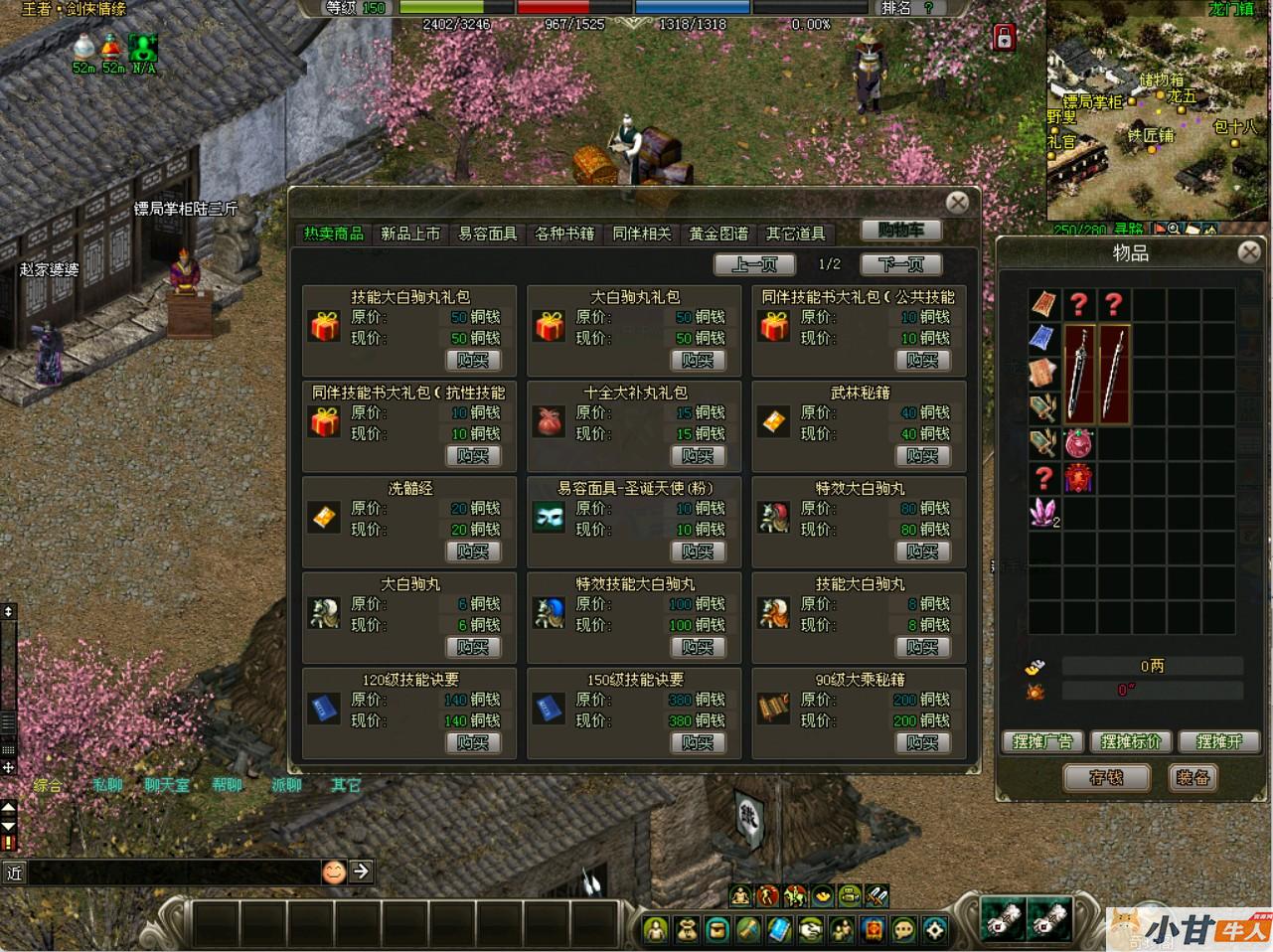
Task: Open the 易容面具 category tab
Action: [487, 234]
